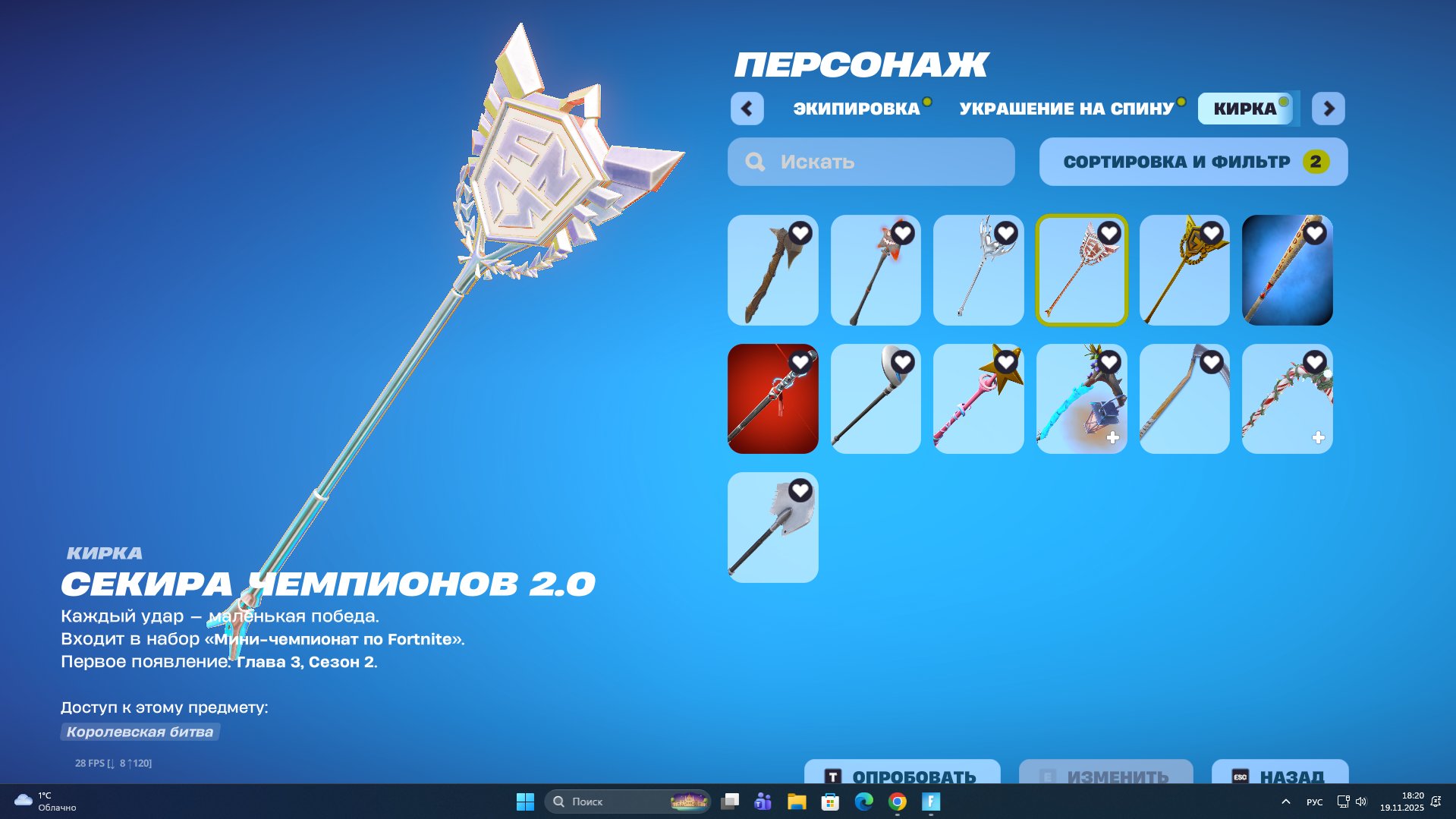Unfavorite the wooden axe pickaxe
Viewport: 1456px width, 819px height.
802,234
